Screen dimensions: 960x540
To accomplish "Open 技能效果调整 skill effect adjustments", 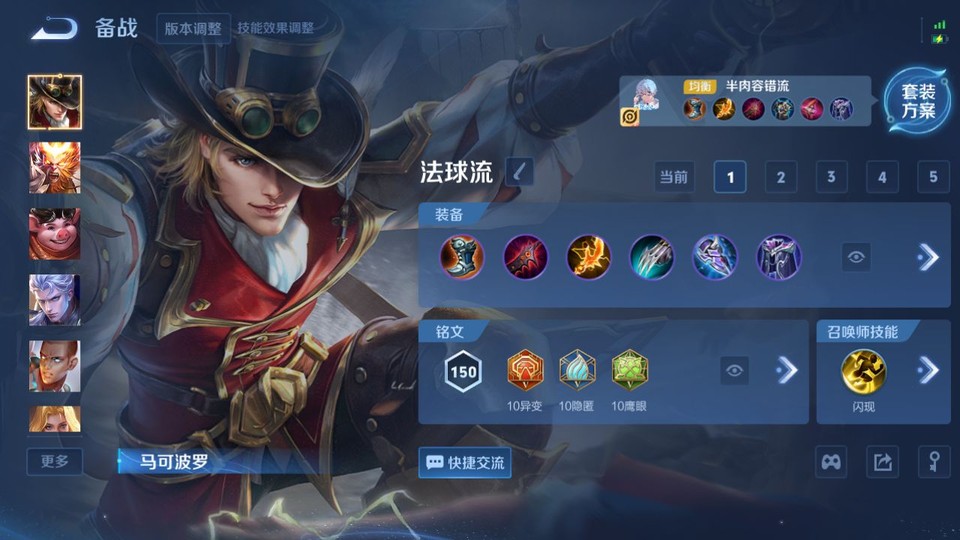I will click(x=276, y=28).
